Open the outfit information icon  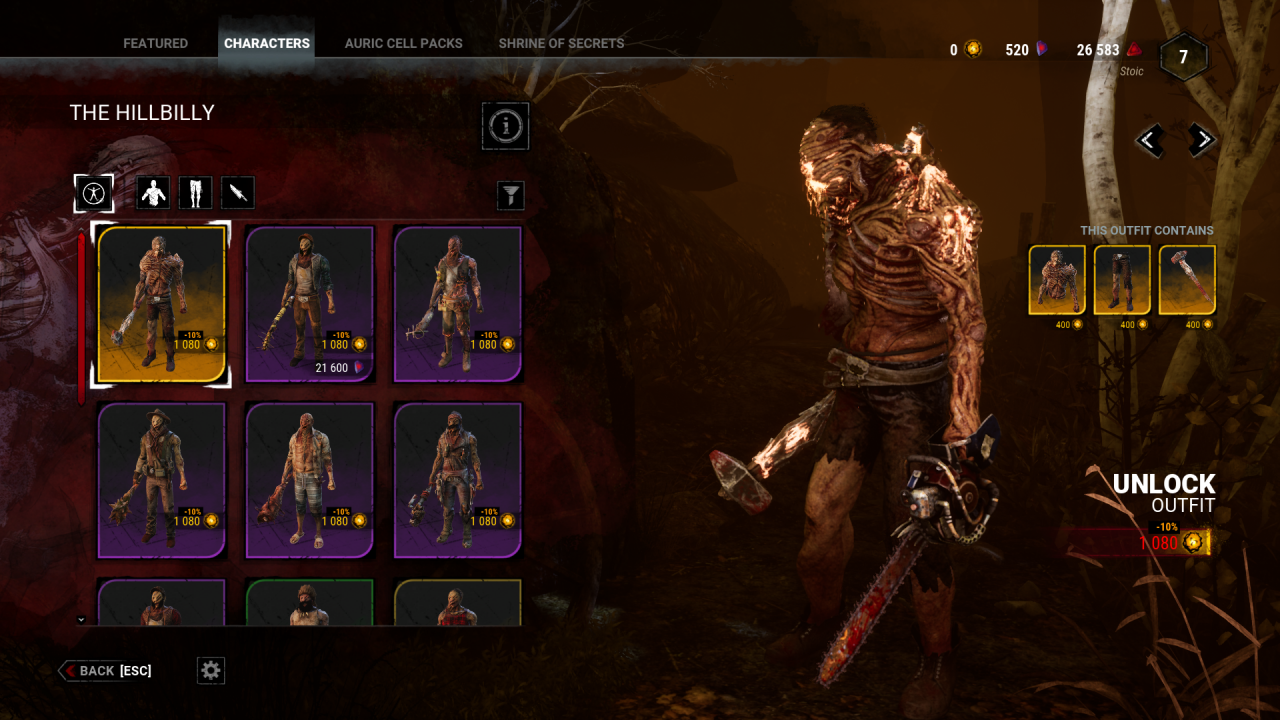(x=505, y=126)
